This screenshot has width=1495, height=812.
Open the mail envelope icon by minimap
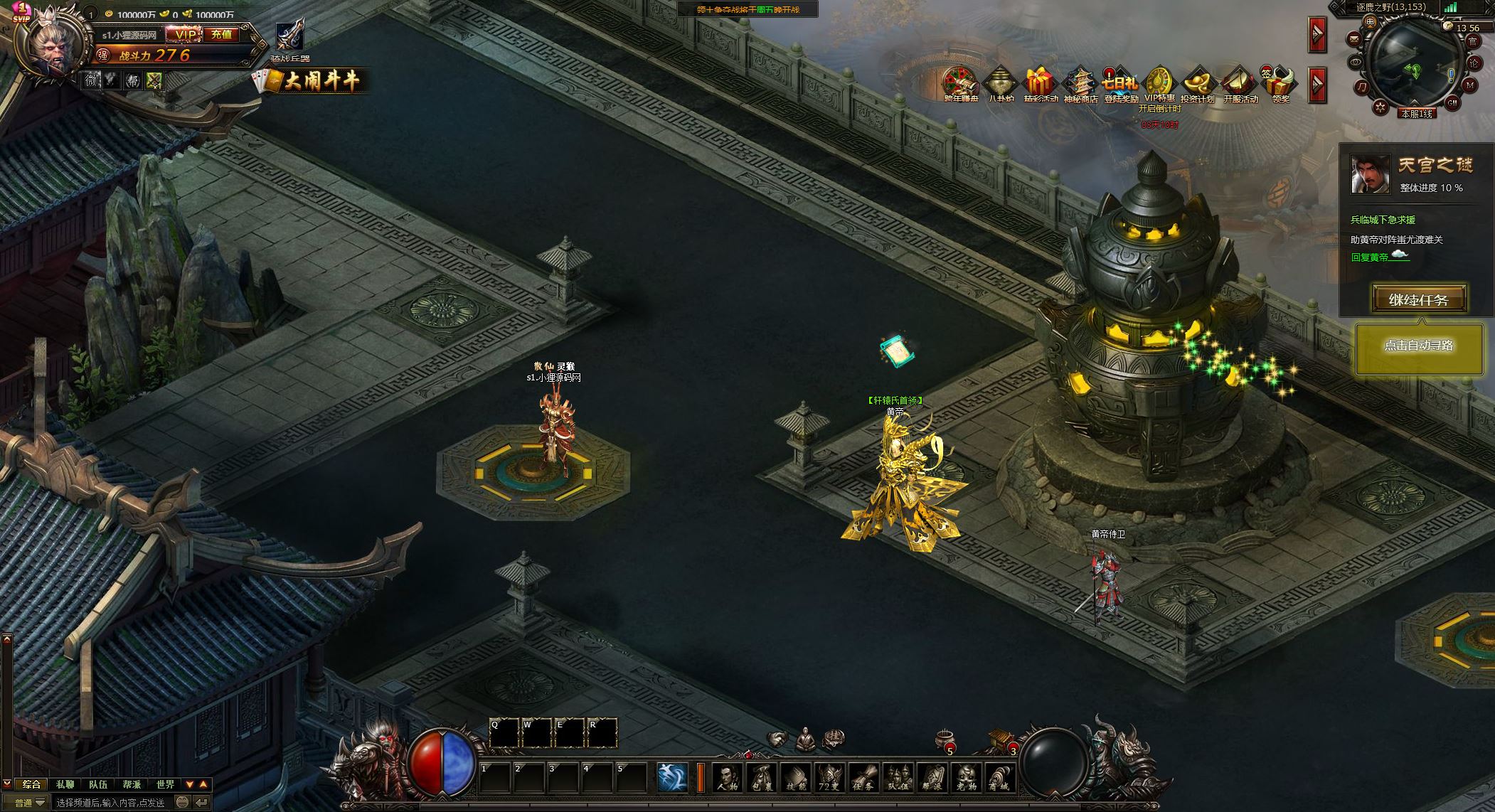point(1353,38)
